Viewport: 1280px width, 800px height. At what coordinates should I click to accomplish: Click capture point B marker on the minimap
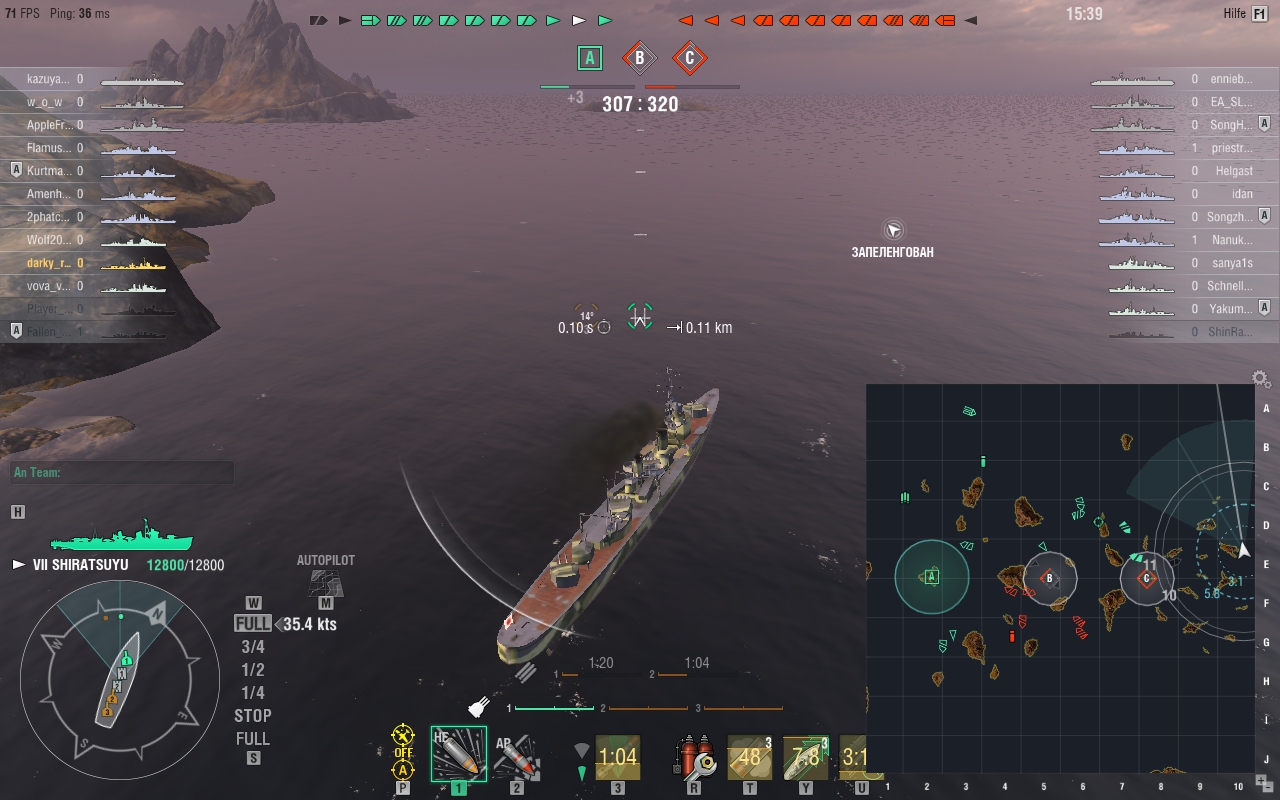[1051, 577]
